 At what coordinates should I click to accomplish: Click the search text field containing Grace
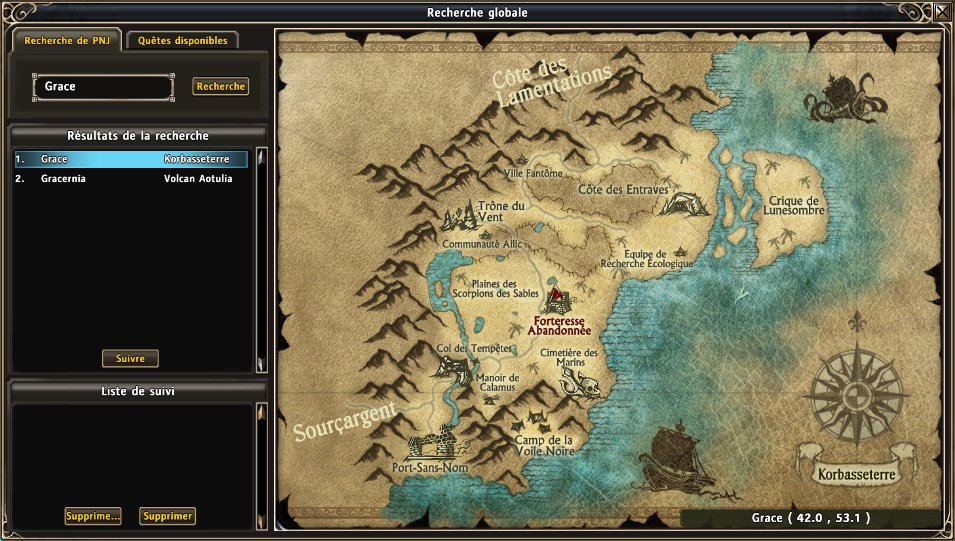[x=104, y=87]
